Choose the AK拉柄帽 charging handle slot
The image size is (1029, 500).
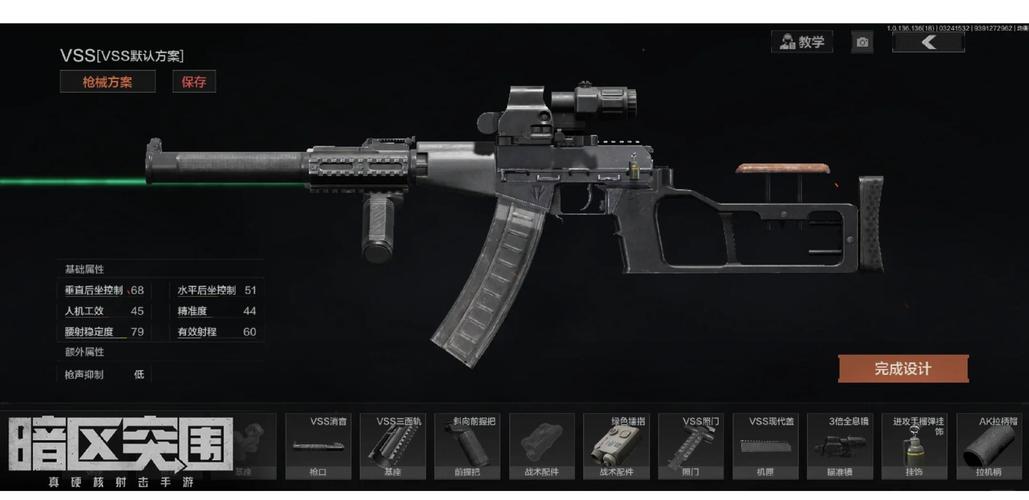989,446
